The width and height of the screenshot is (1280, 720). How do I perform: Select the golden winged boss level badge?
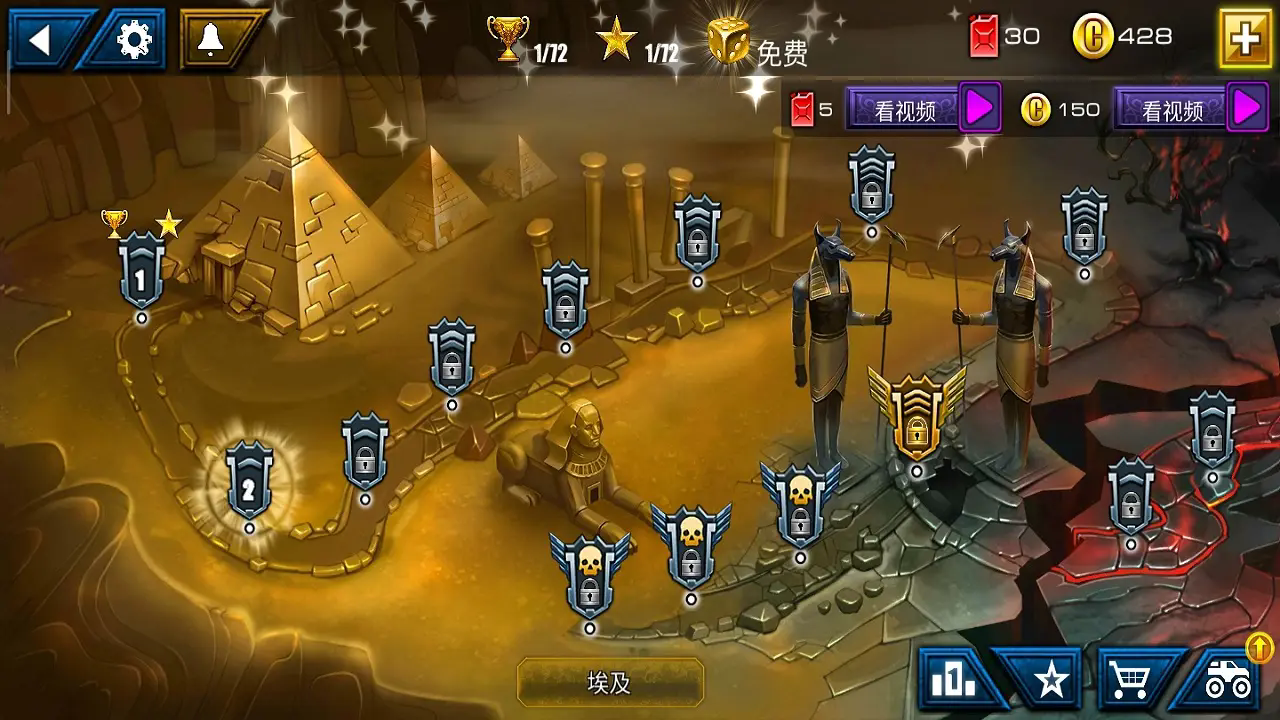[x=916, y=412]
